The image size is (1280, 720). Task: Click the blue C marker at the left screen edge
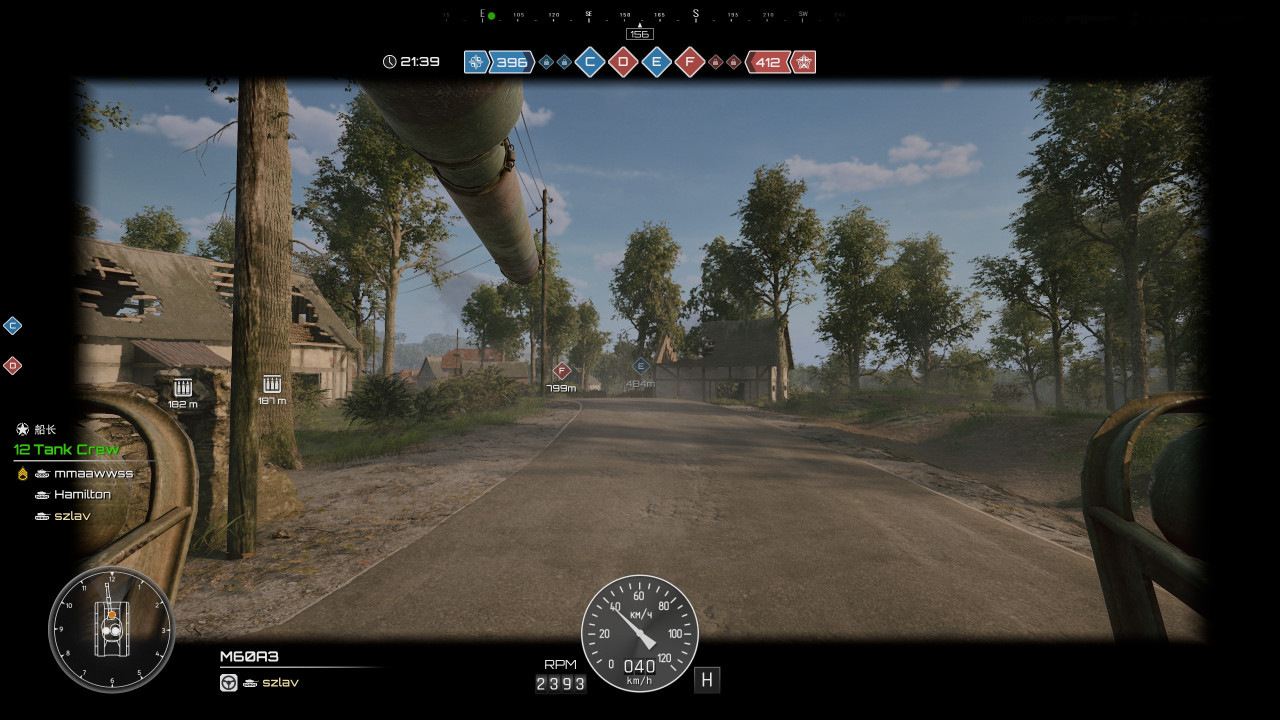coord(12,325)
